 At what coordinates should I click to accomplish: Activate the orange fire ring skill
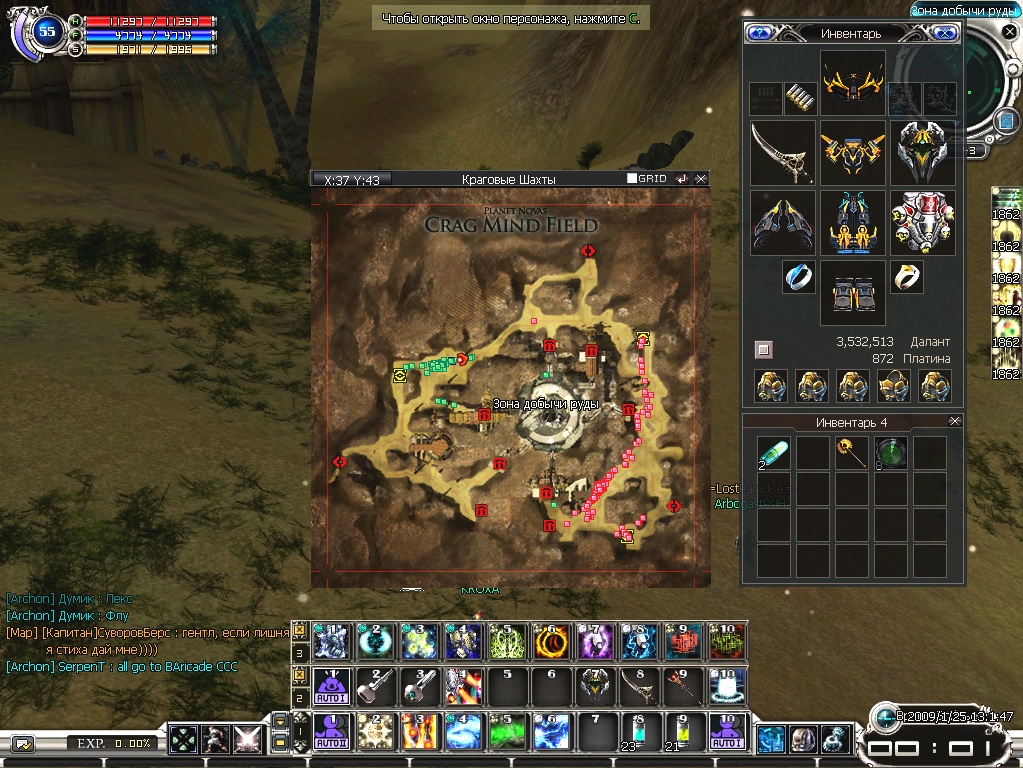551,640
